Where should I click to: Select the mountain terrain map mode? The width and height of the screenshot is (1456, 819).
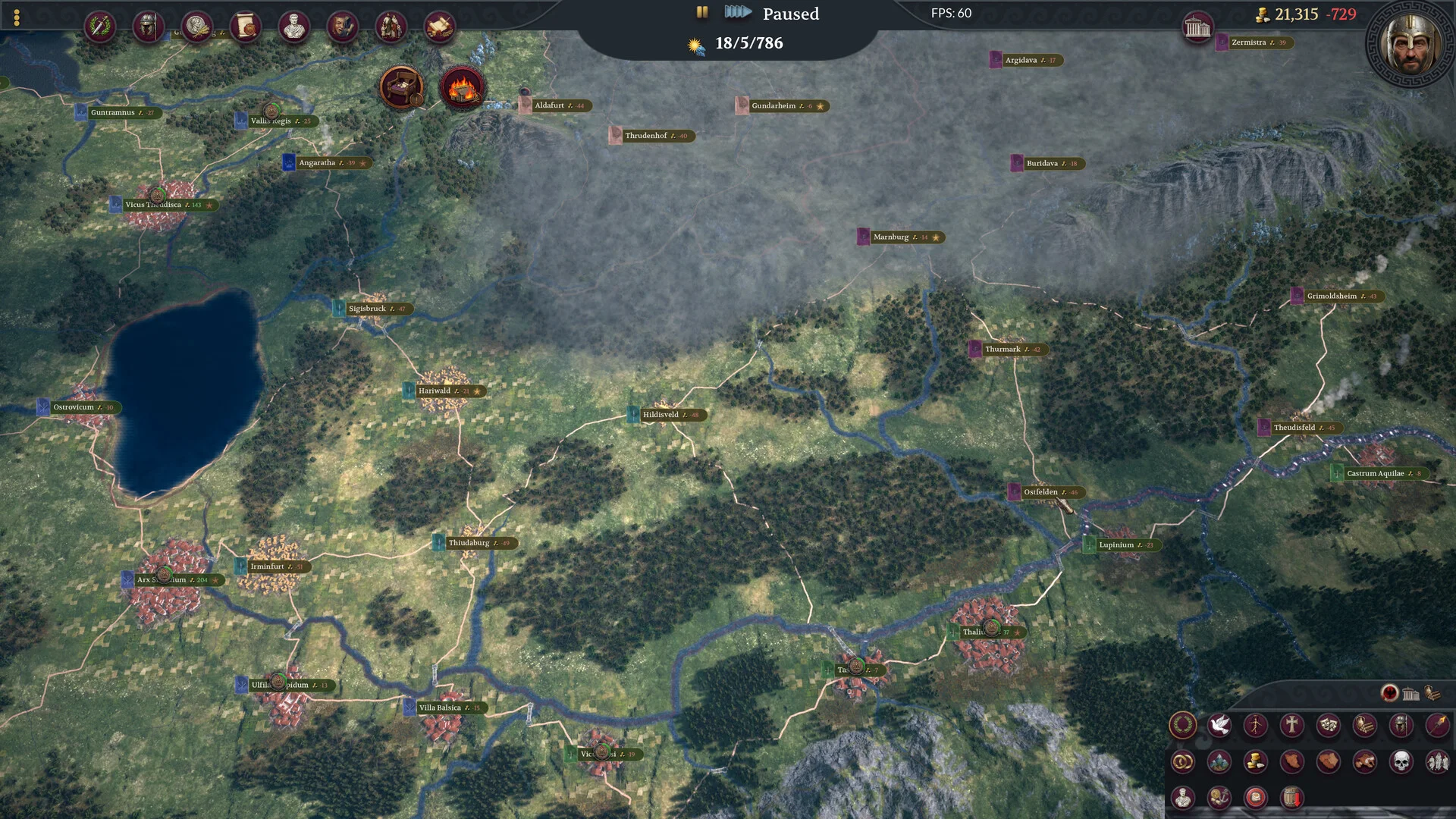(1219, 761)
